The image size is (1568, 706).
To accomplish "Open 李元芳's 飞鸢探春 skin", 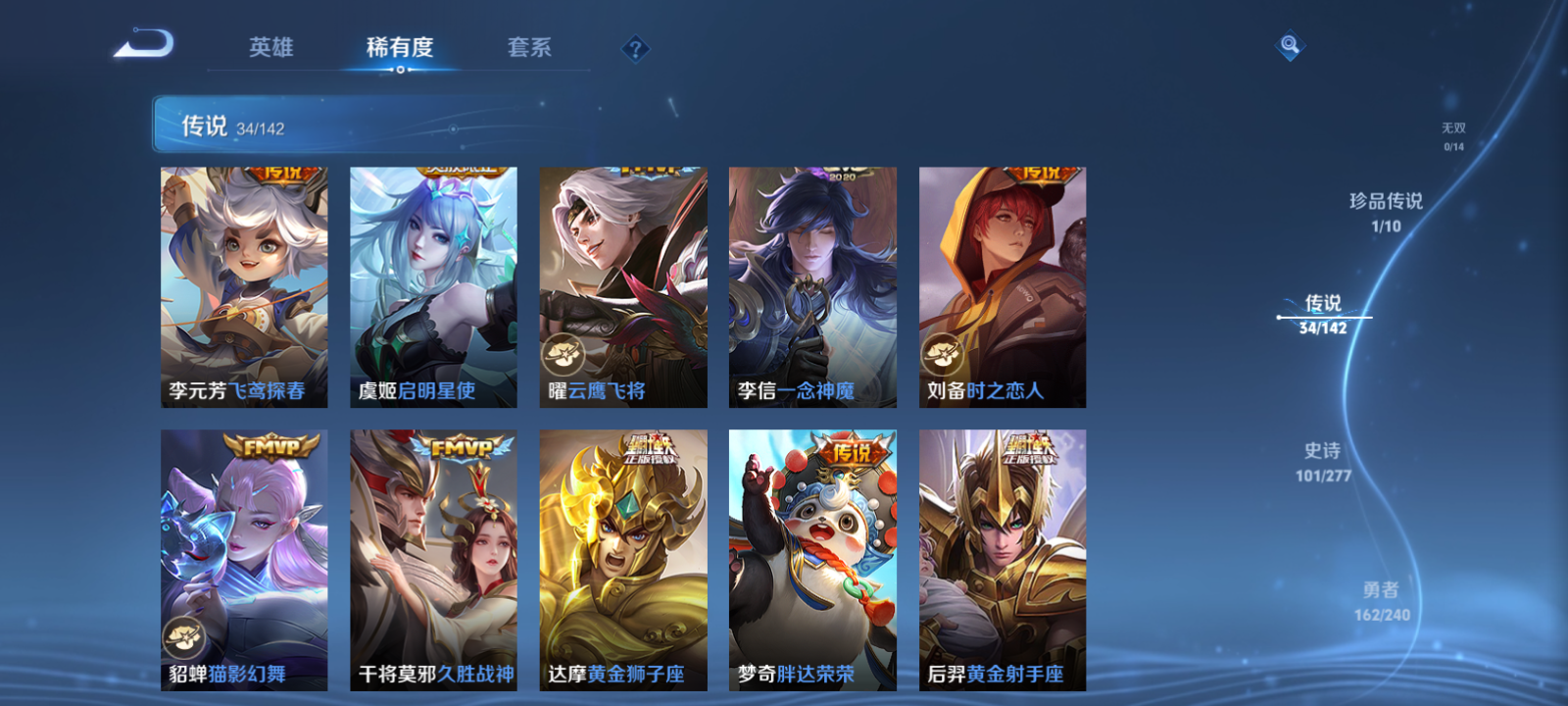I will [243, 284].
